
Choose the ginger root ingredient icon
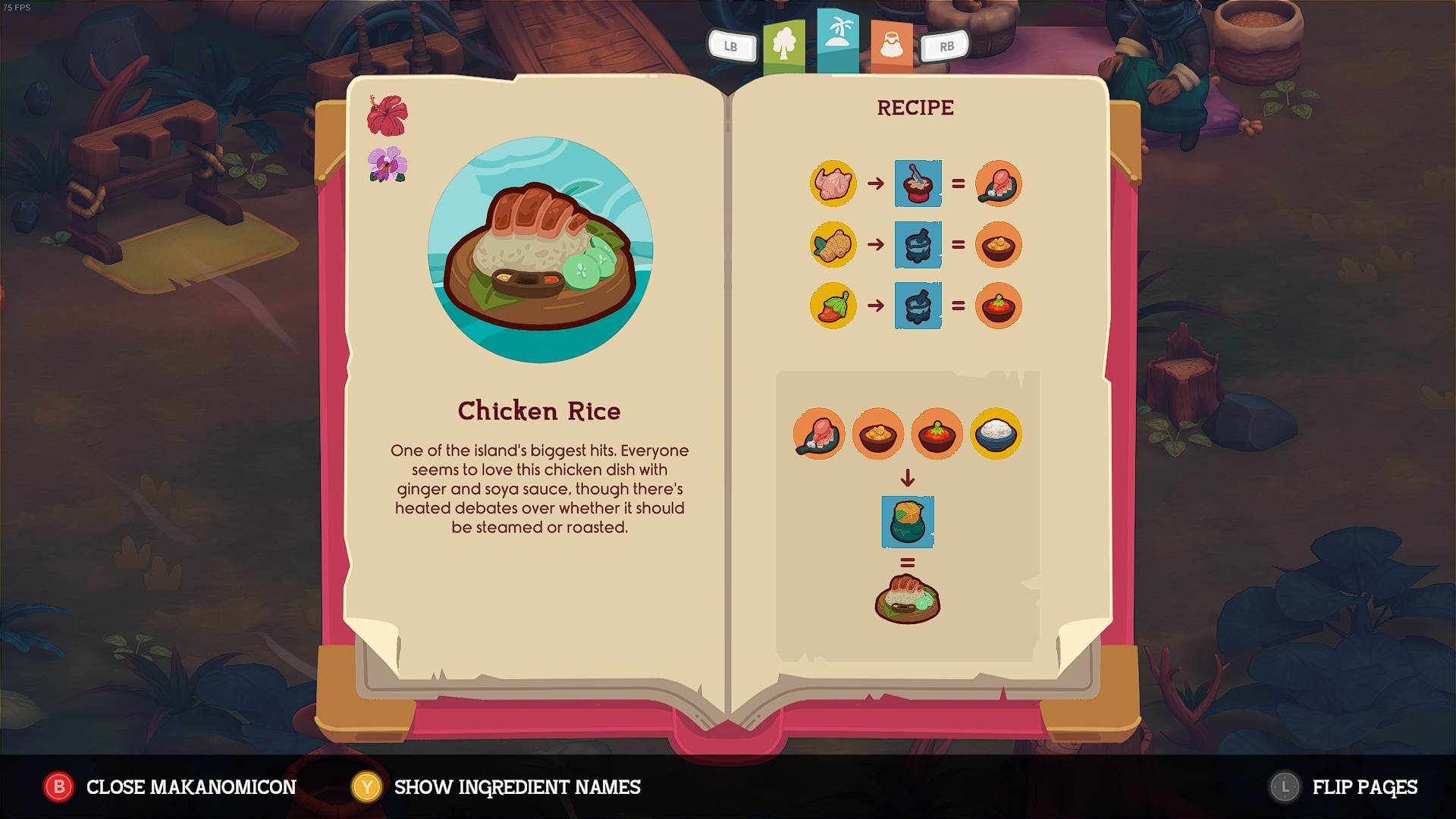(833, 245)
